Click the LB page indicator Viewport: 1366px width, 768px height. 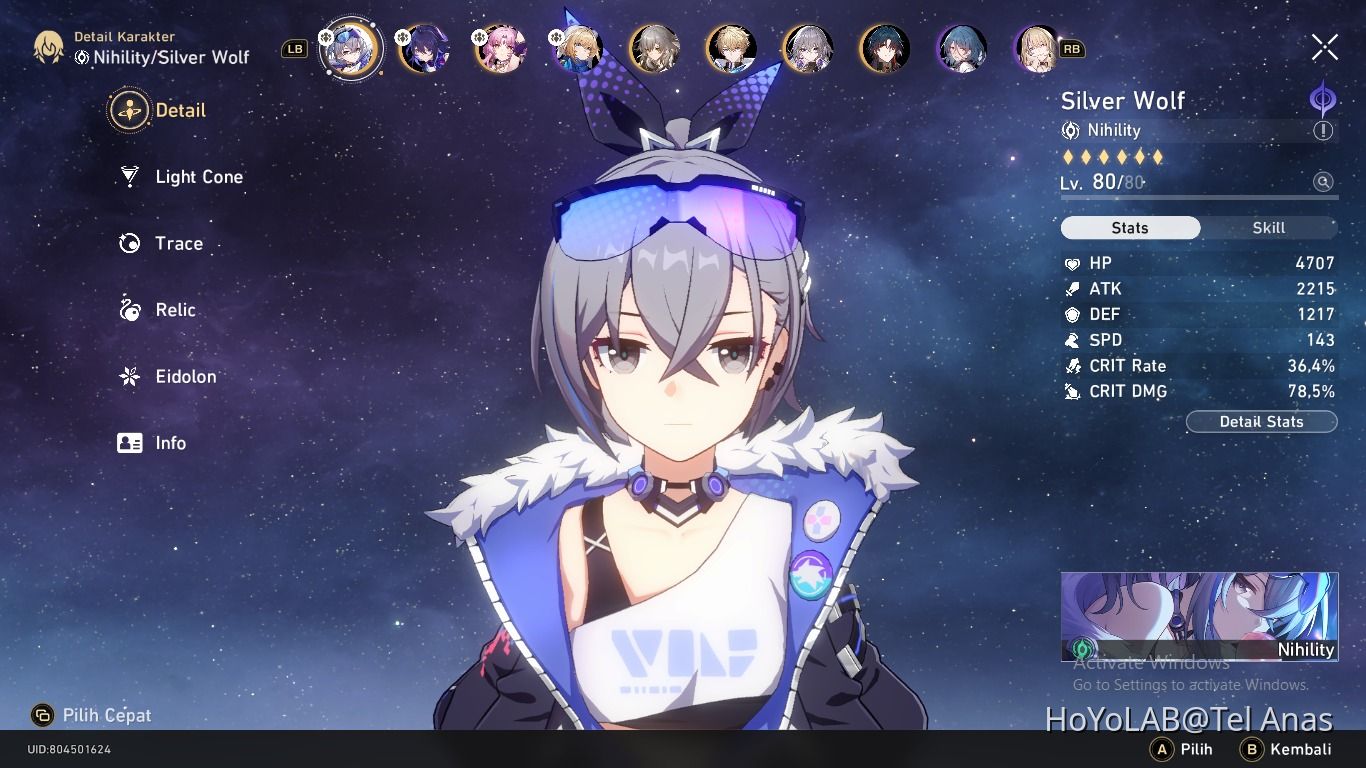[293, 47]
